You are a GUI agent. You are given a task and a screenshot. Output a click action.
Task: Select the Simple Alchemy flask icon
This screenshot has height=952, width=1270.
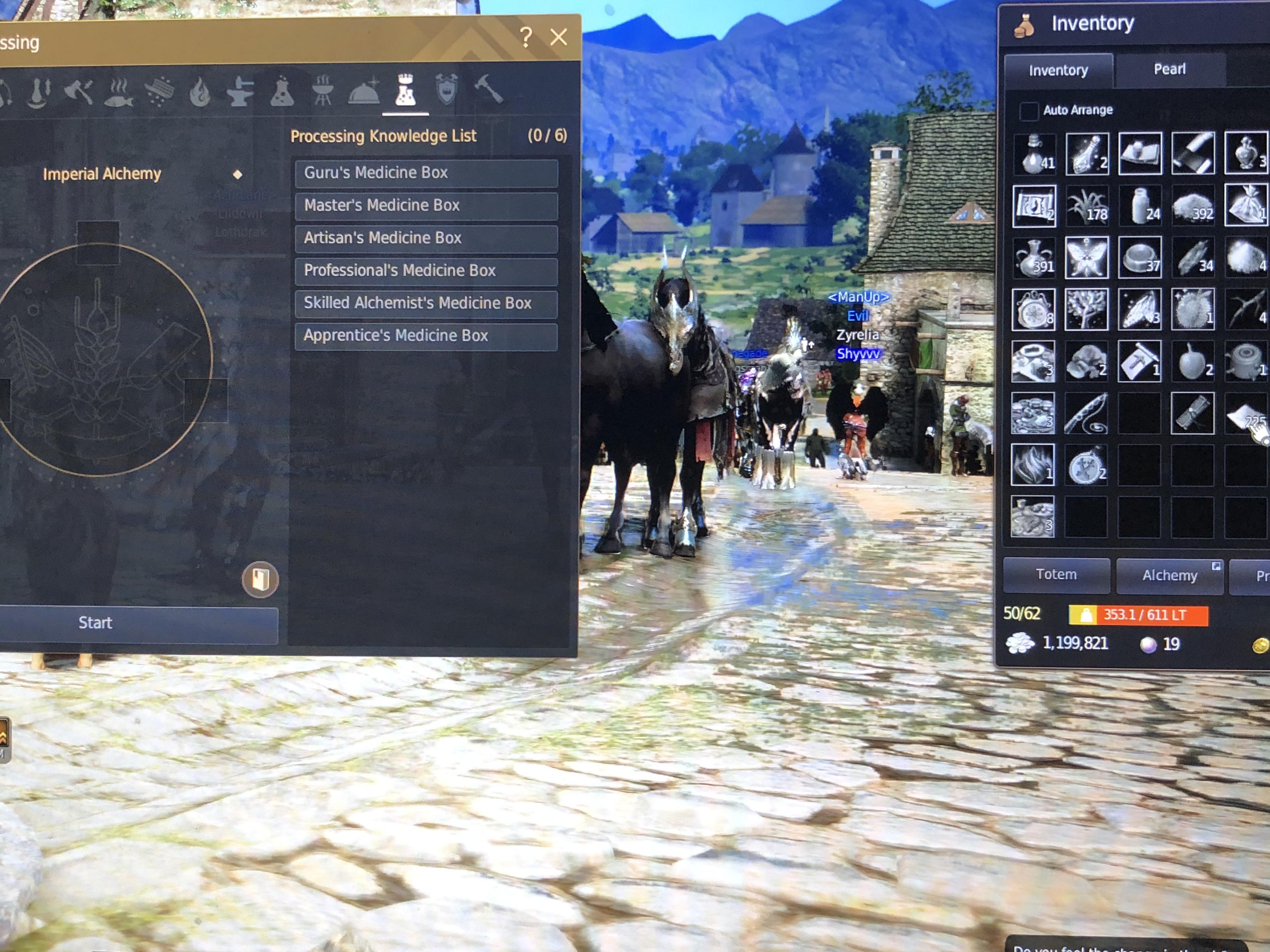tap(283, 92)
